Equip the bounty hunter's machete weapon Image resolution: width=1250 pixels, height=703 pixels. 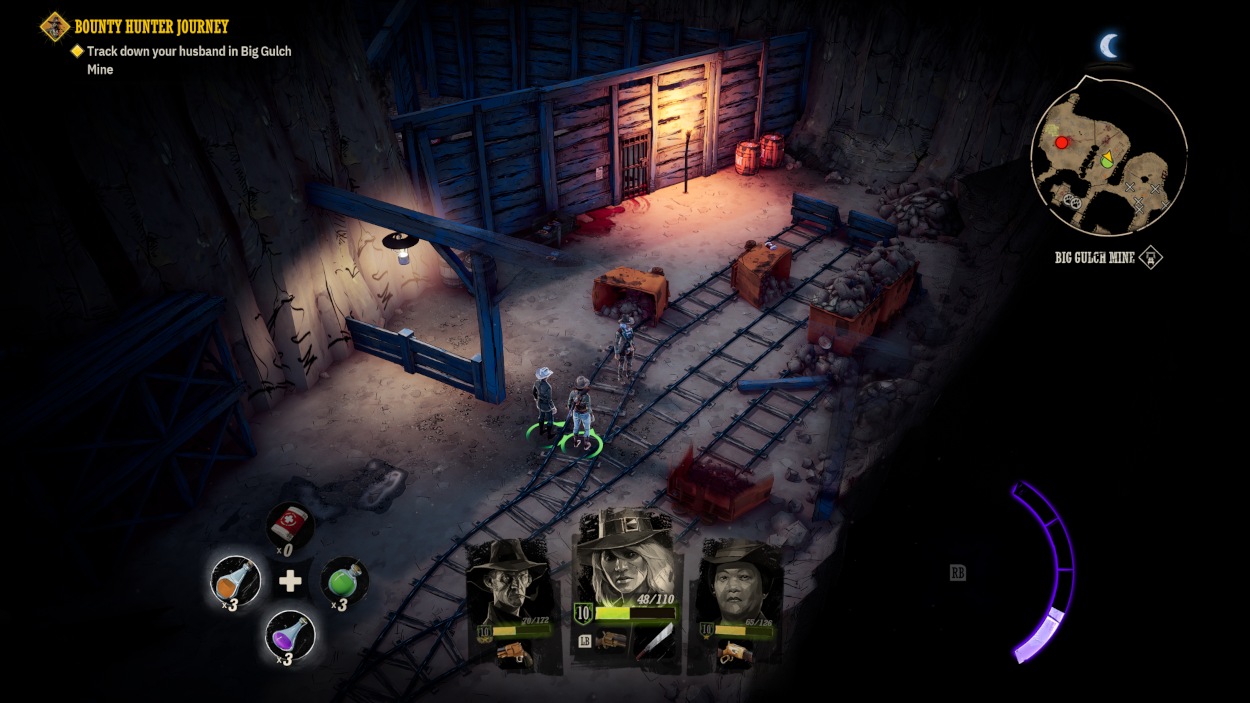pyautogui.click(x=657, y=641)
